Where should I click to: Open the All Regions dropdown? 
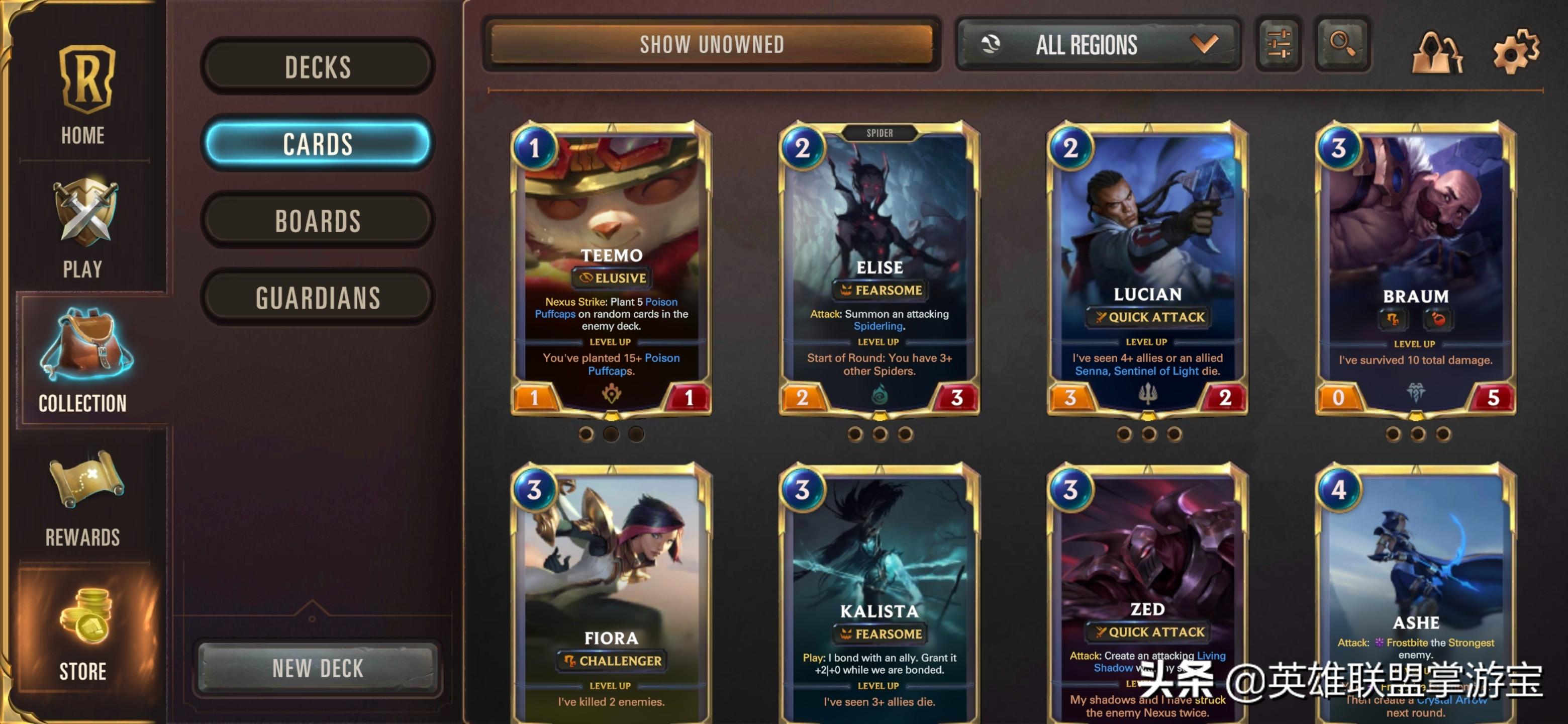(x=1099, y=44)
